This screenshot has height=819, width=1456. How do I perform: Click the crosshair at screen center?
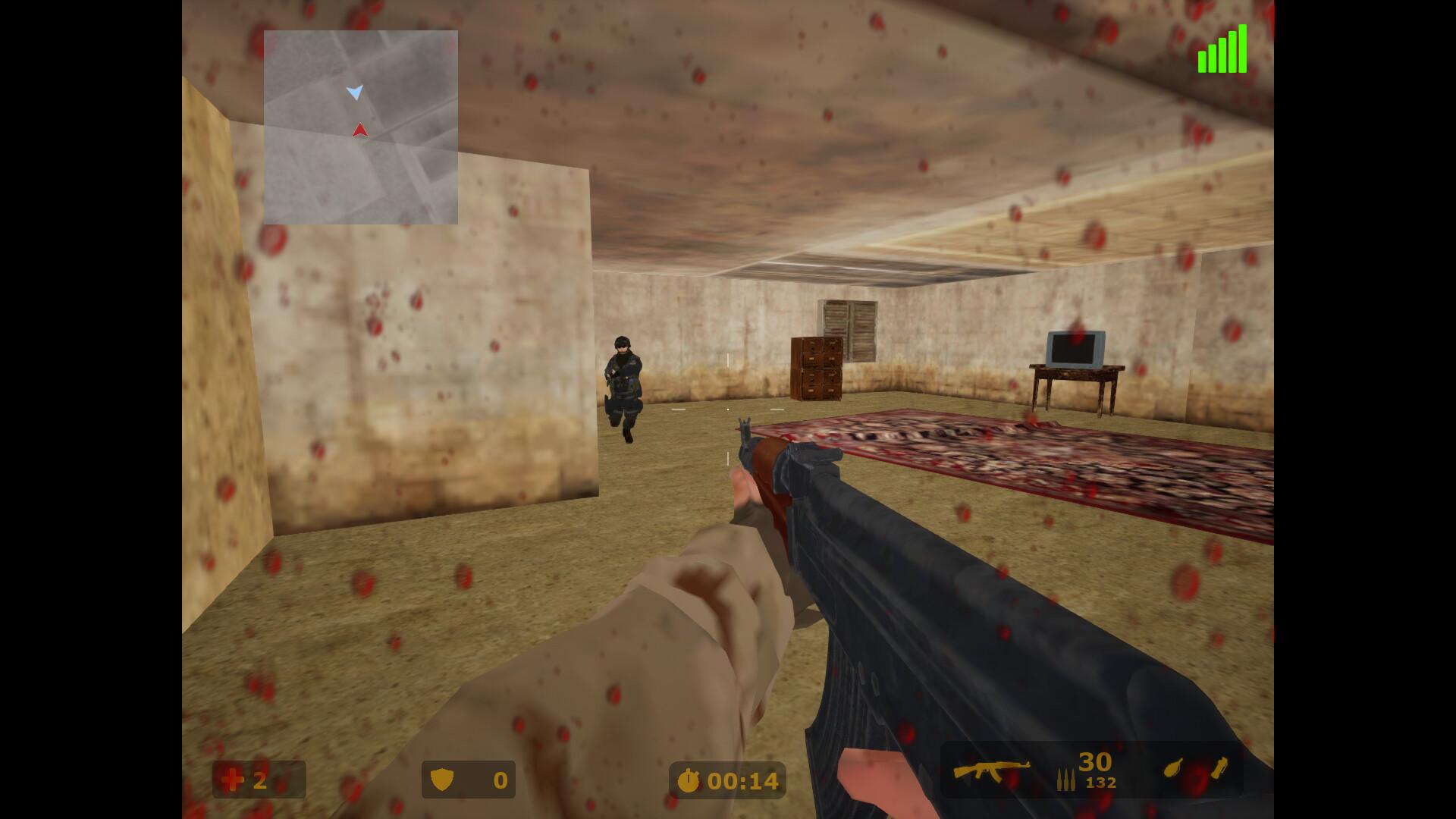click(728, 409)
